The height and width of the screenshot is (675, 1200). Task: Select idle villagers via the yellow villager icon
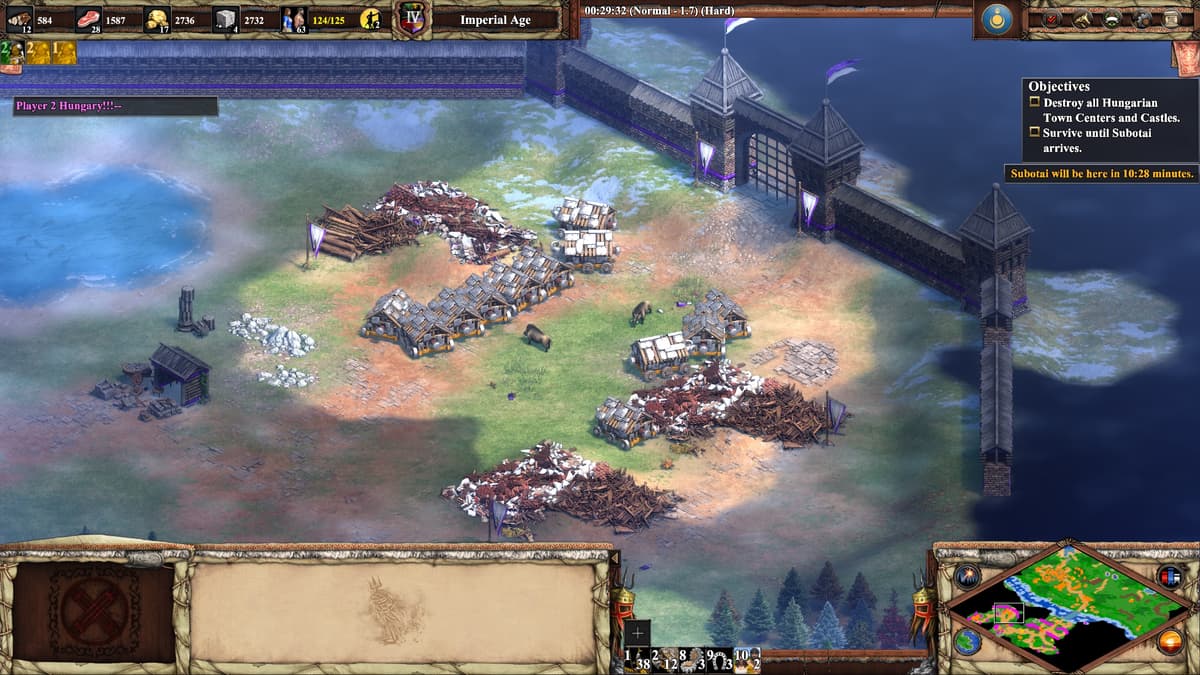[371, 19]
